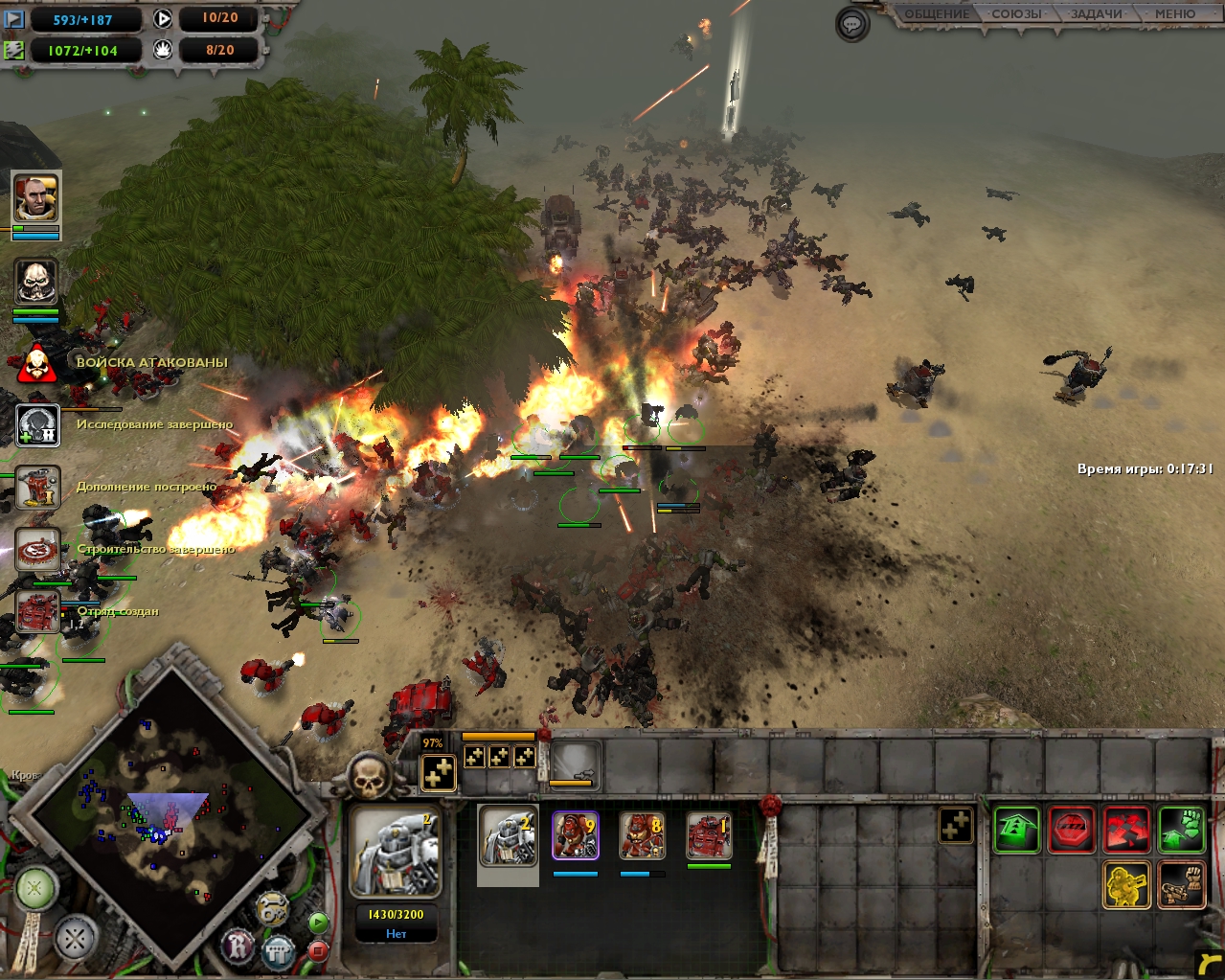Click the green play button near minimap
Image resolution: width=1225 pixels, height=980 pixels.
(x=318, y=923)
